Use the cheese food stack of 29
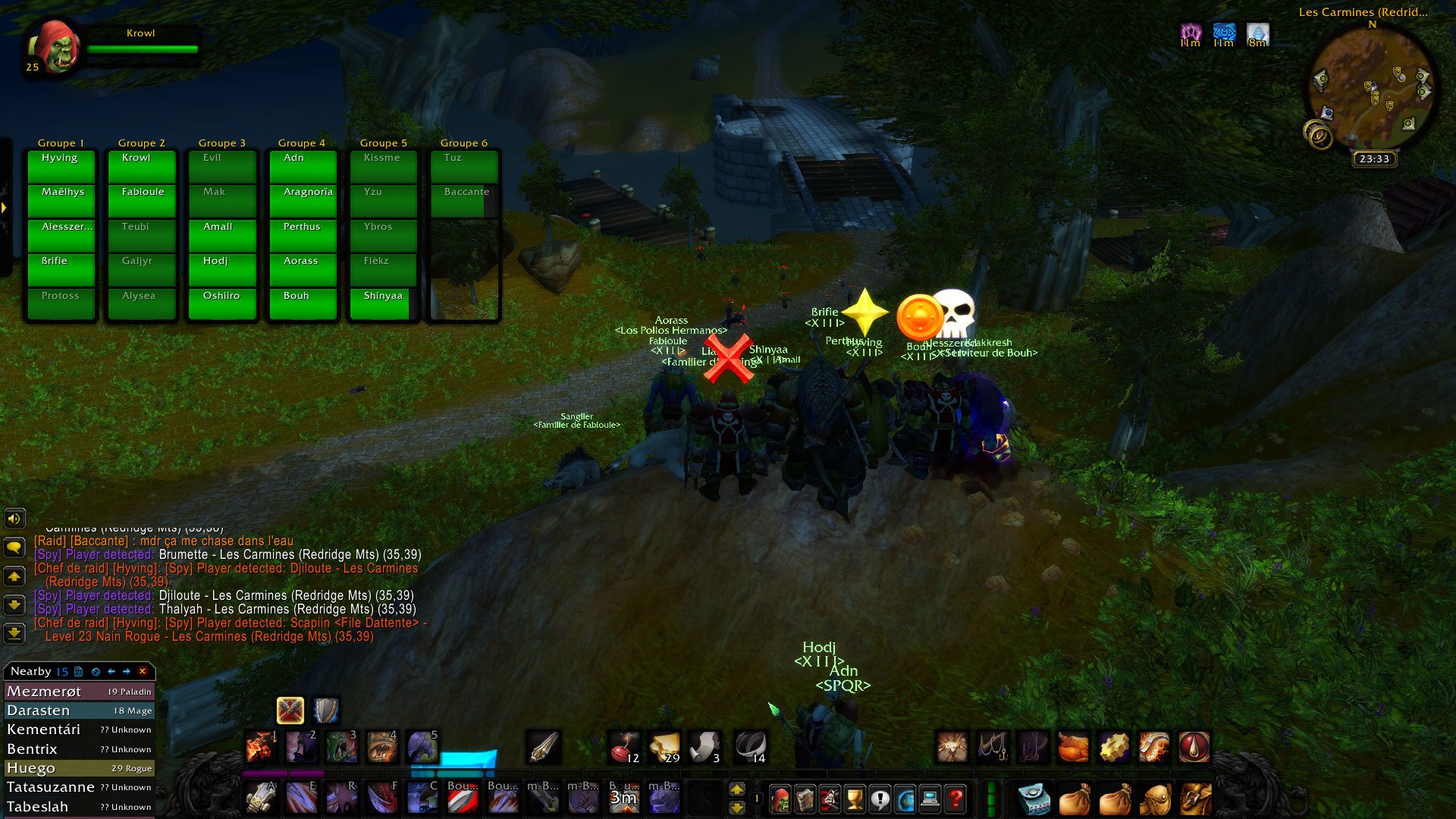This screenshot has width=1456, height=819. click(x=665, y=747)
